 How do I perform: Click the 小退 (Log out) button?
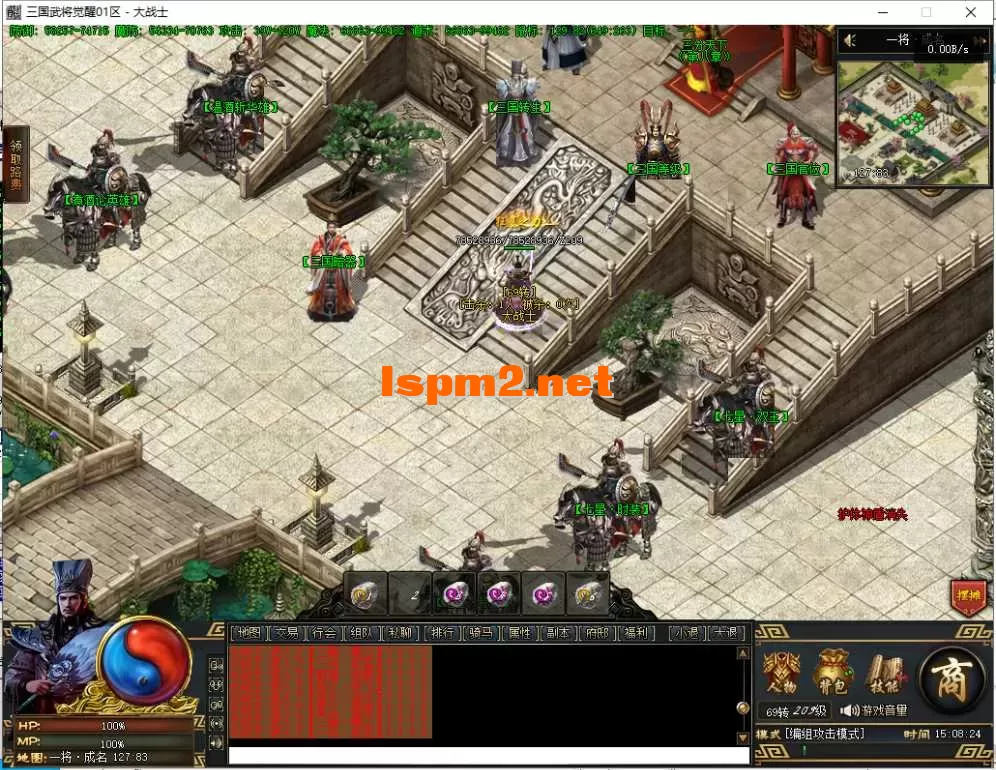click(687, 633)
